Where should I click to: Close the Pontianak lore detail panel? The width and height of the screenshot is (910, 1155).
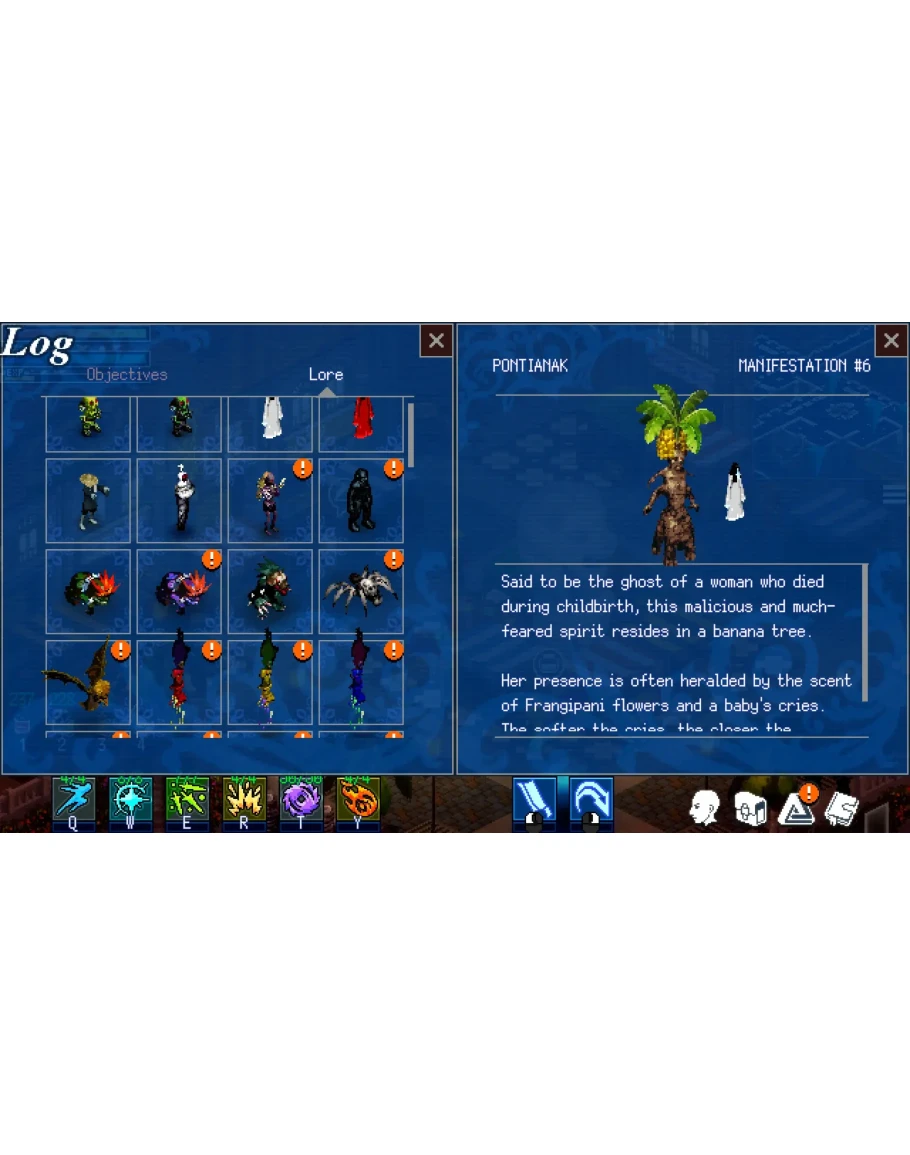[890, 341]
